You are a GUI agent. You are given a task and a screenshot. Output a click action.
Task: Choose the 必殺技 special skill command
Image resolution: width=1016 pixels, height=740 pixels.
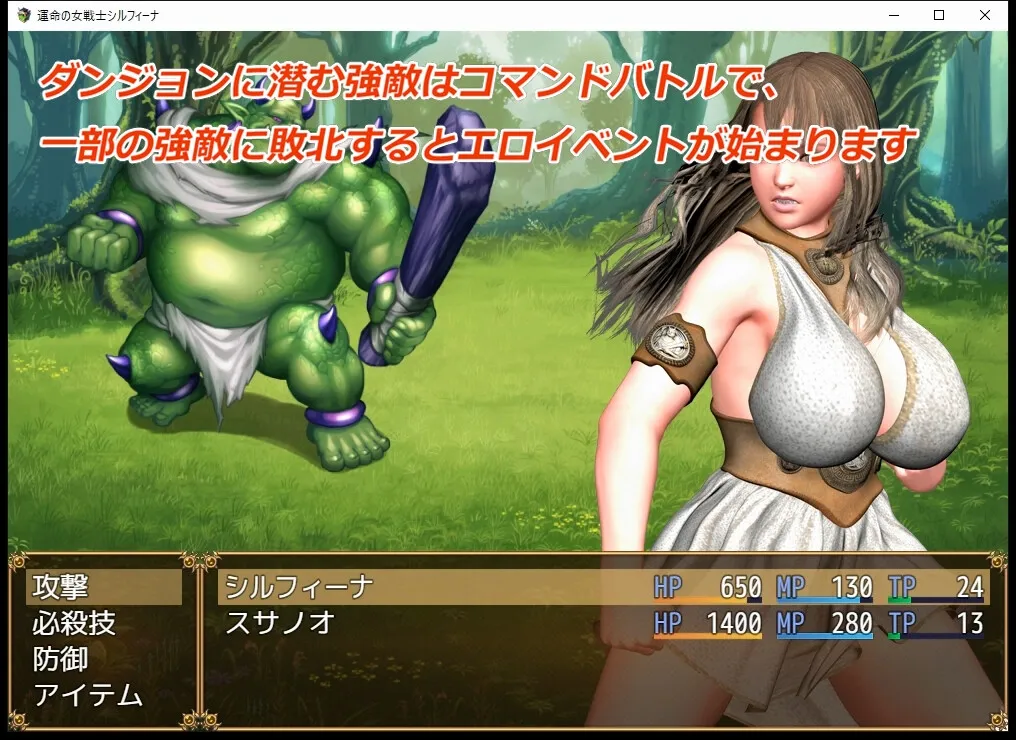click(104, 624)
